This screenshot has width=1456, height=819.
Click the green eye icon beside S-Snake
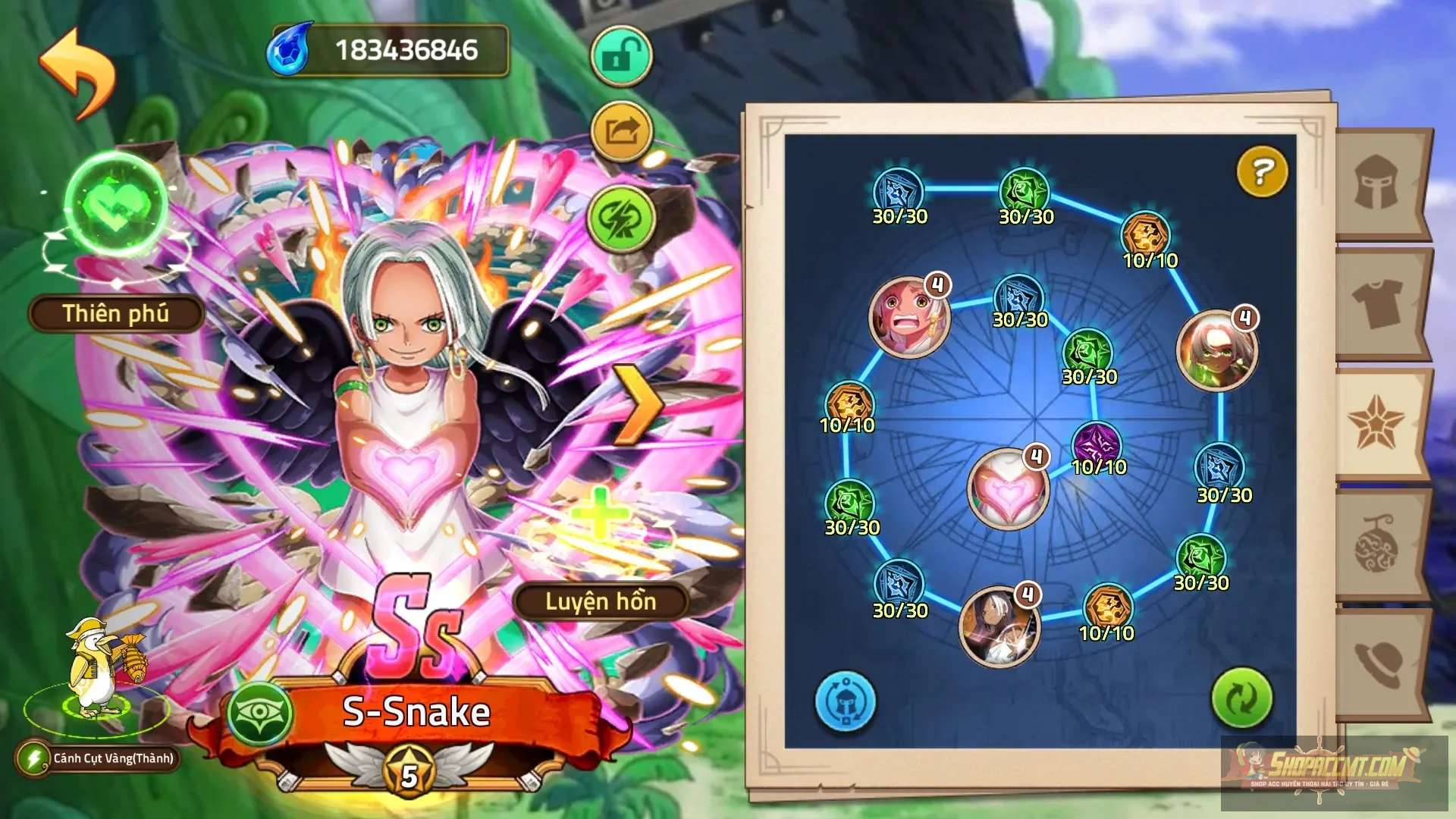pyautogui.click(x=261, y=714)
